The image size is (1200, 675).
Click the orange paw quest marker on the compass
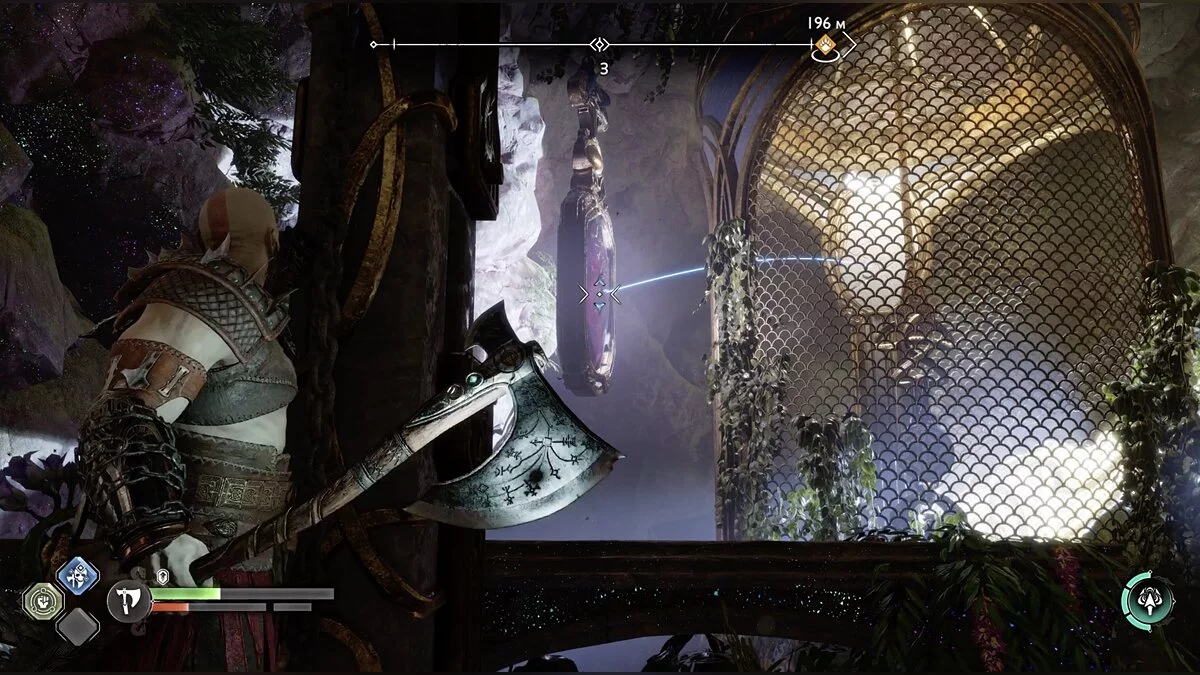pyautogui.click(x=824, y=44)
